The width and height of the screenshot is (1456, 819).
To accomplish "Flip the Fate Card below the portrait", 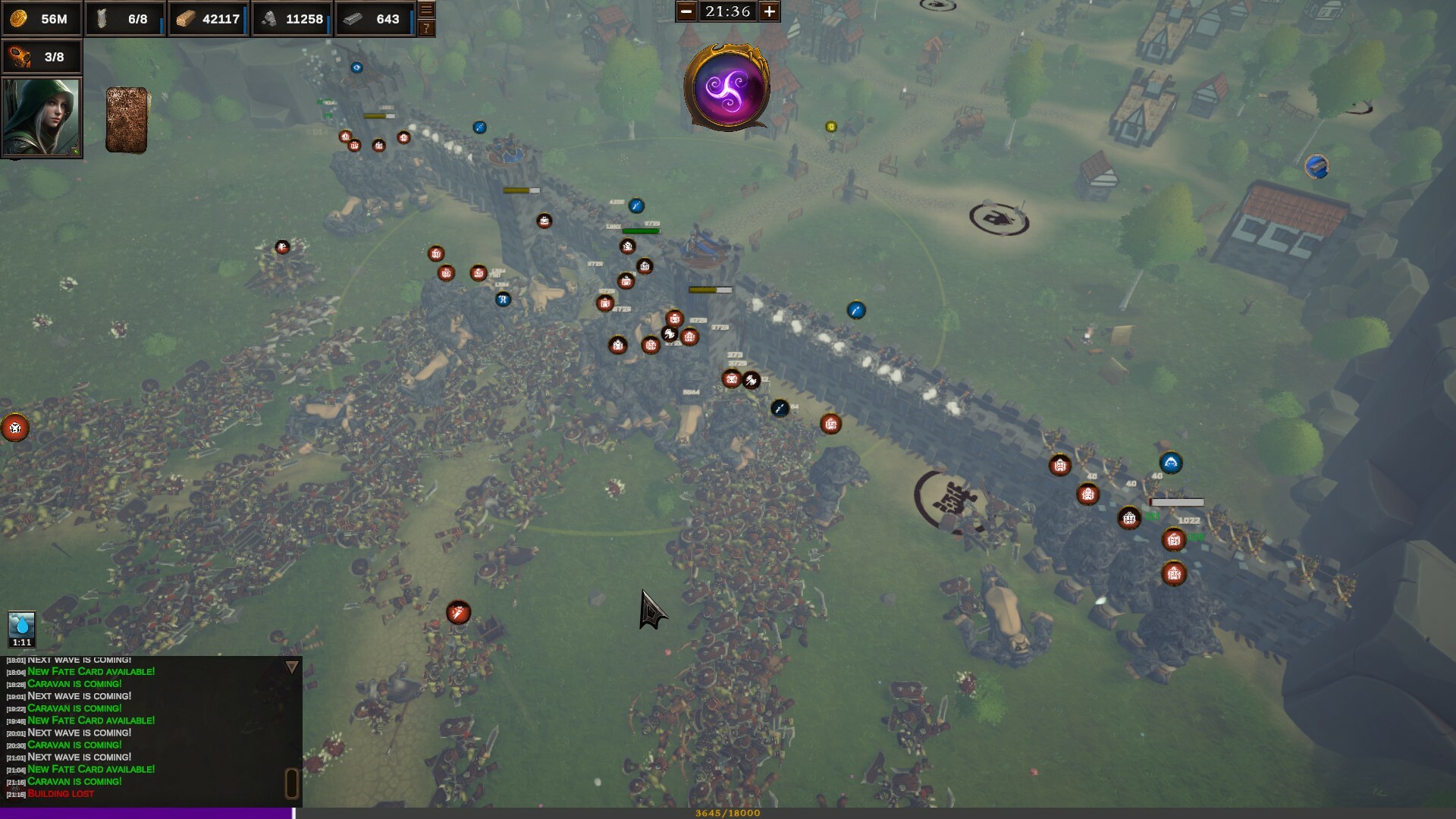I will (126, 120).
